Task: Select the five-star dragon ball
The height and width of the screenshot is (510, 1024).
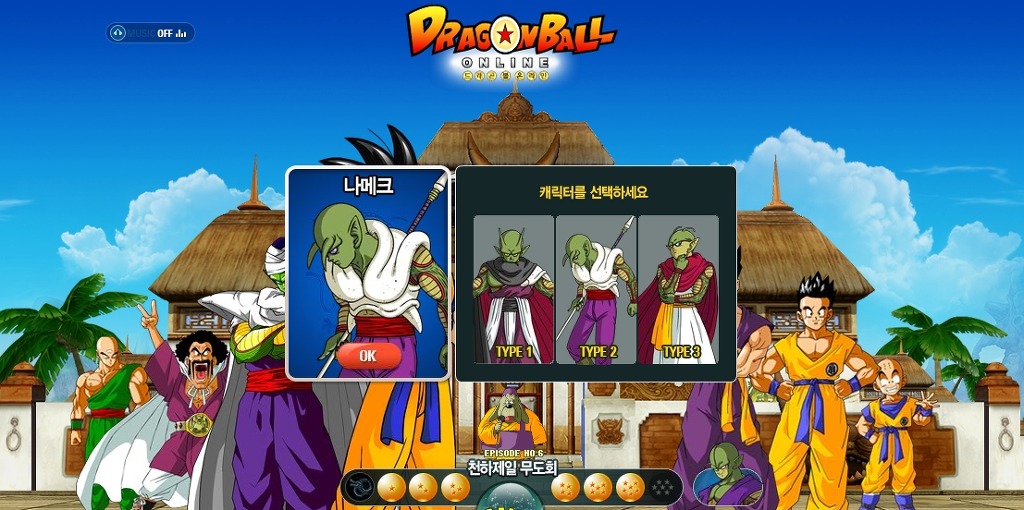Action: pos(598,488)
